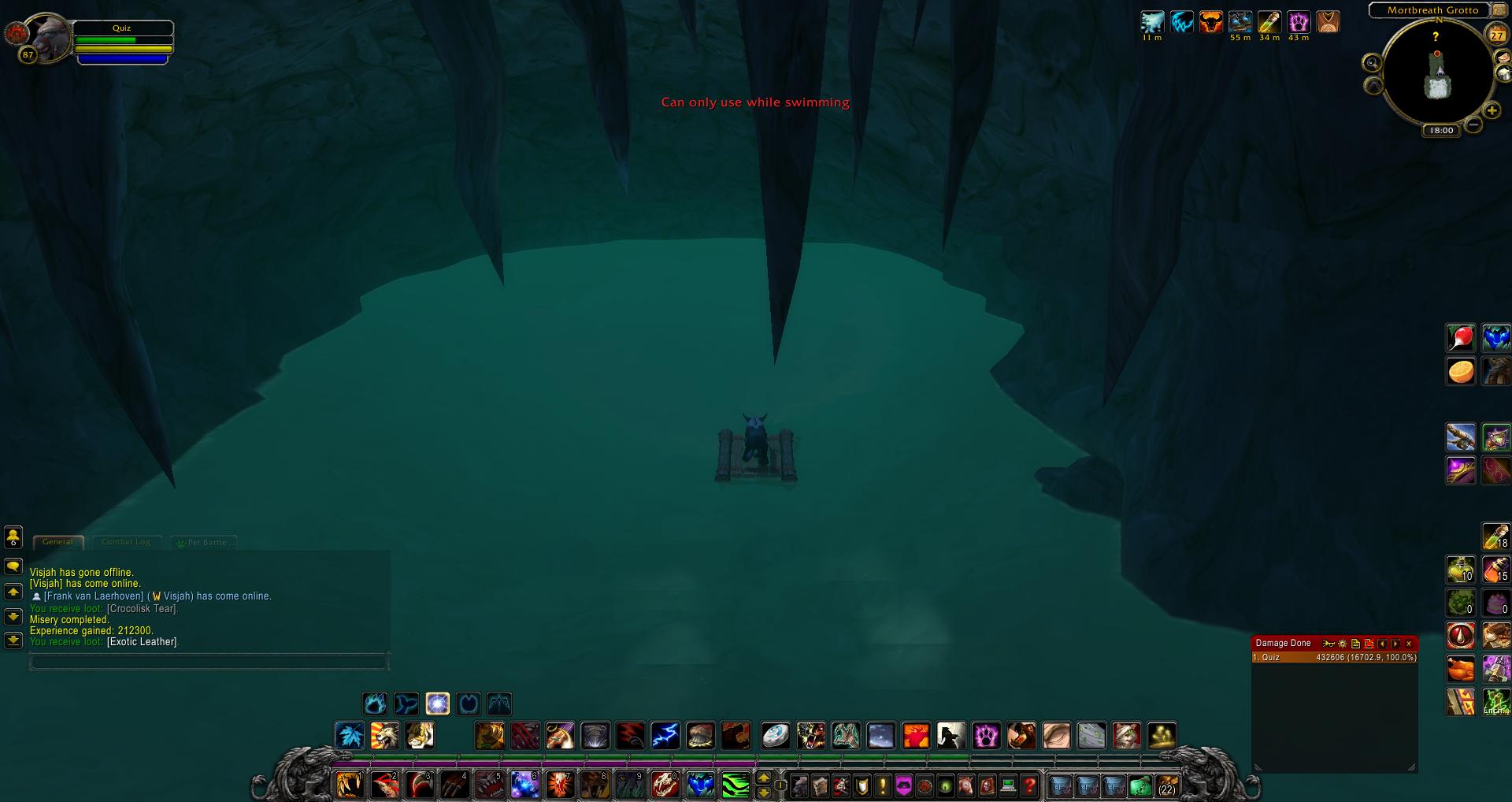Screen dimensions: 1512x802
Task: Close the Damage Done meter window
Action: pyautogui.click(x=1409, y=644)
